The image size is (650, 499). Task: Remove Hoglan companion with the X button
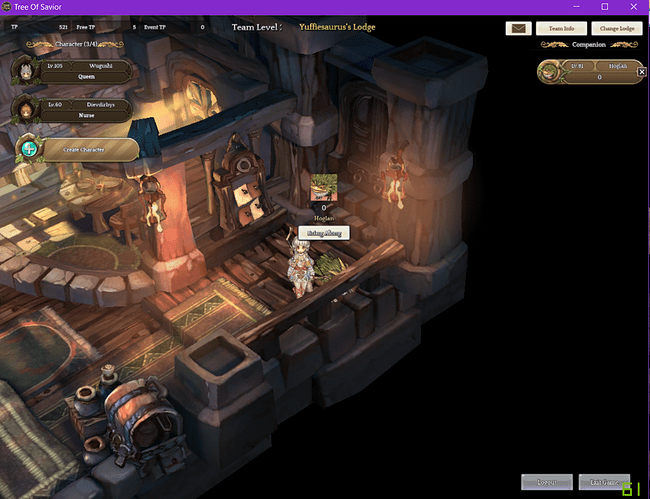click(641, 71)
